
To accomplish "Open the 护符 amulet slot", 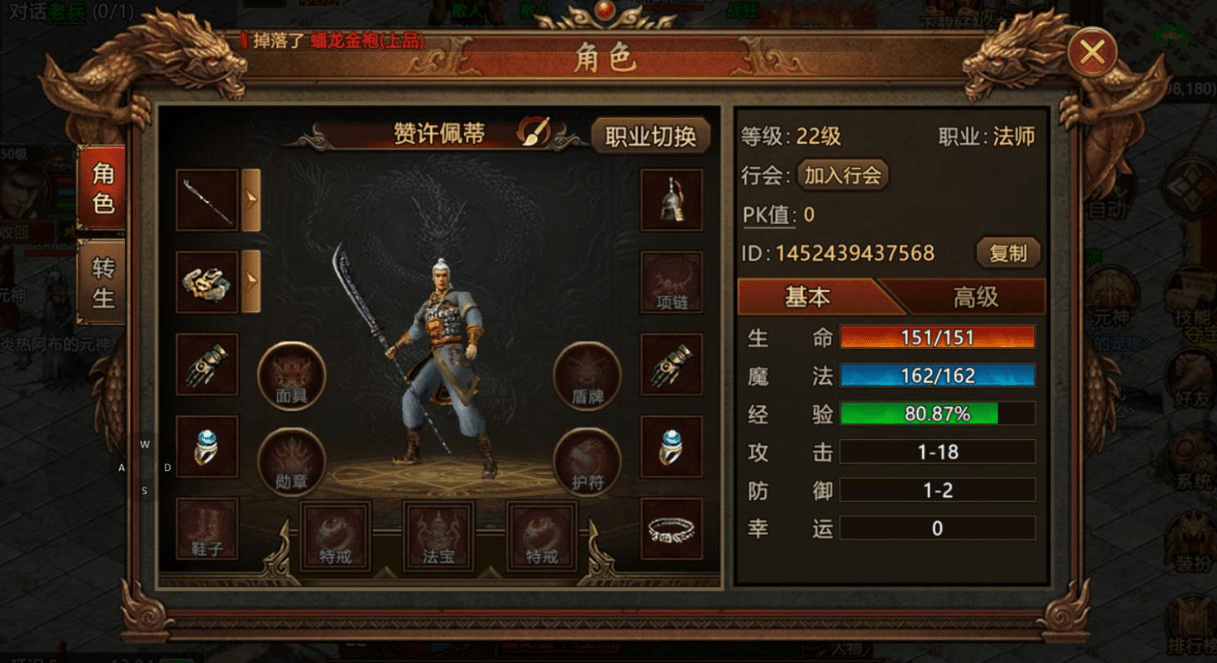I will click(587, 460).
